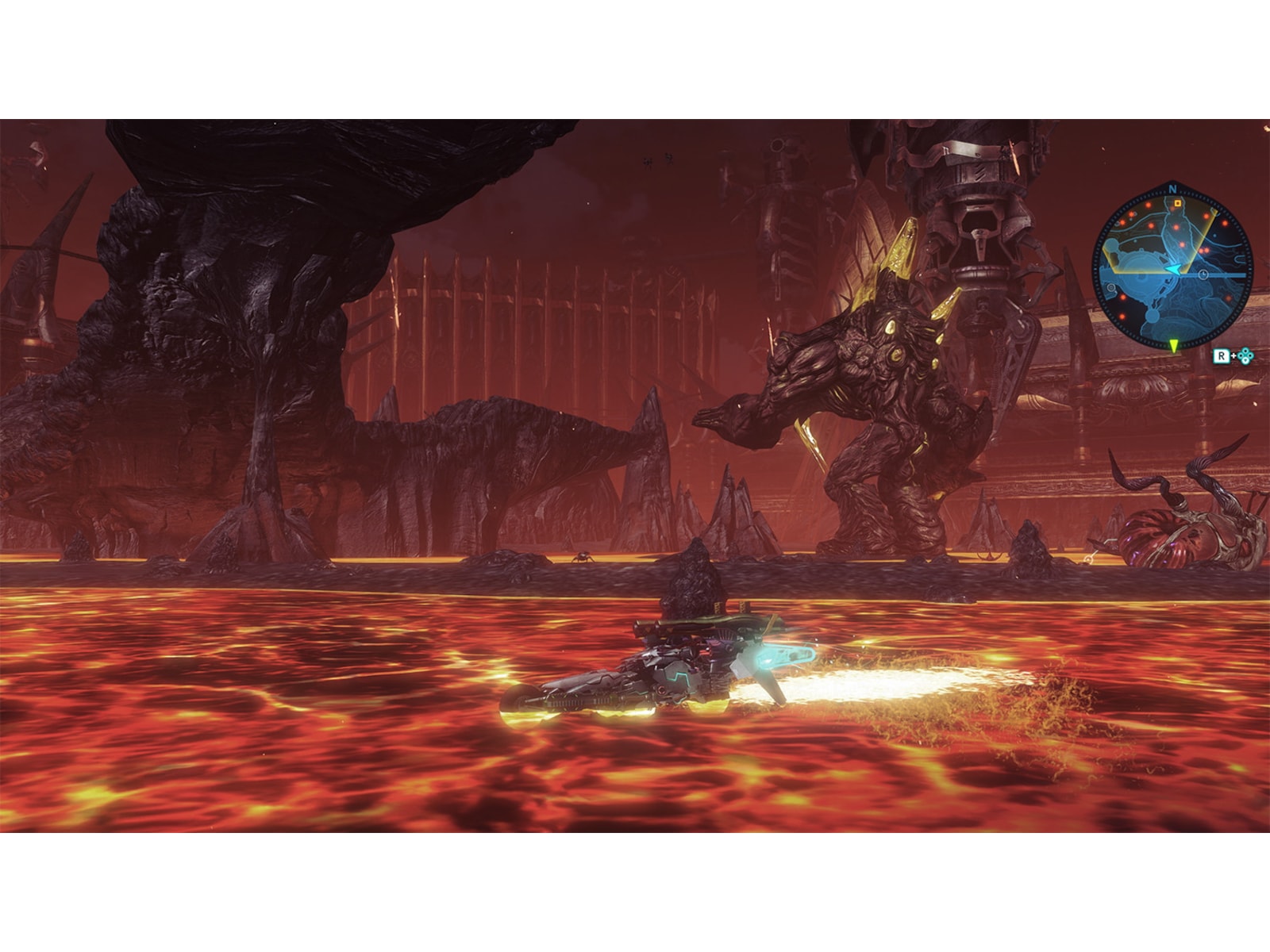1270x952 pixels.
Task: Click the R button prompt icon
Action: coord(1222,356)
